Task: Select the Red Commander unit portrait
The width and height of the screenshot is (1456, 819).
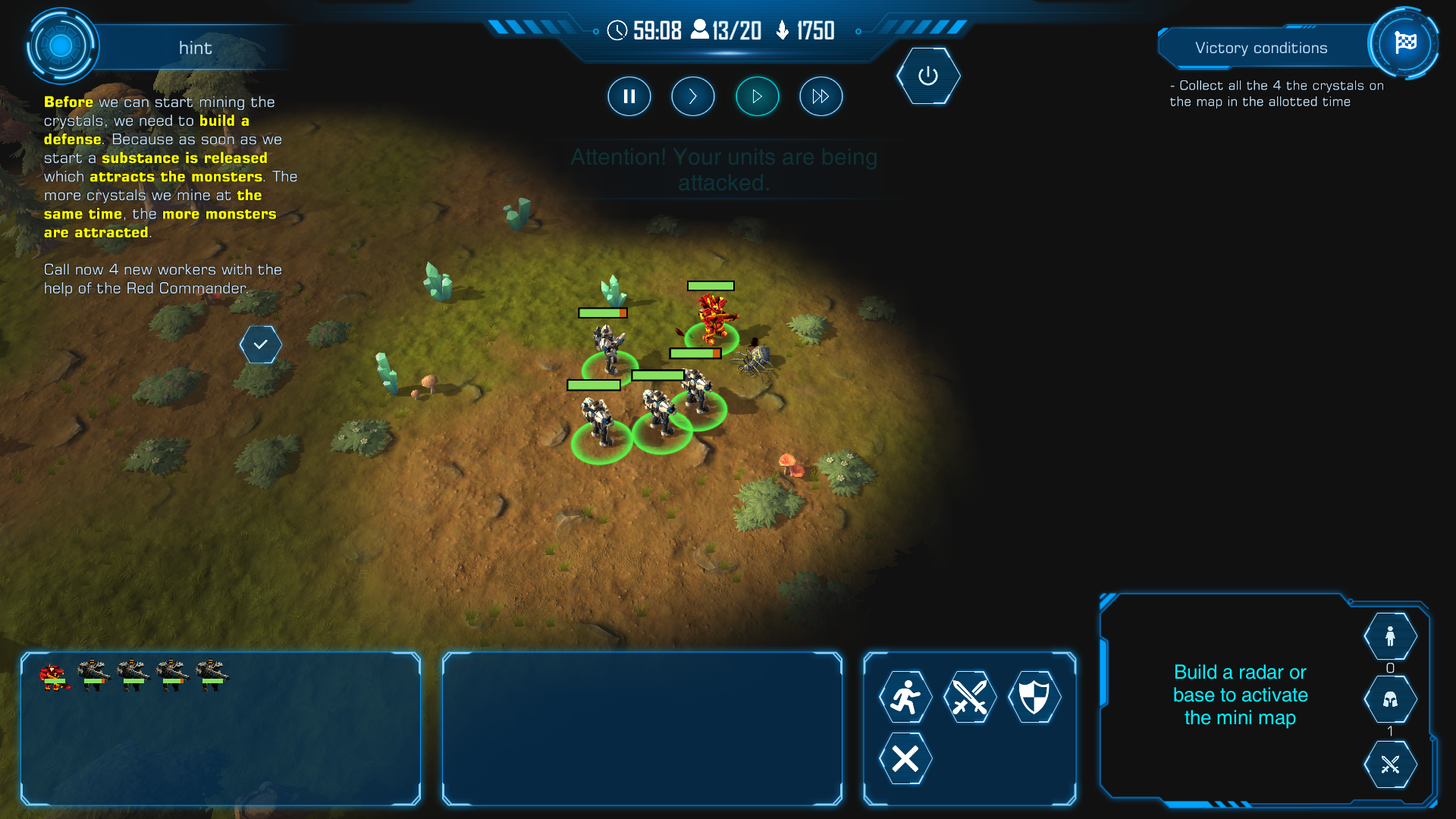Action: tap(54, 675)
